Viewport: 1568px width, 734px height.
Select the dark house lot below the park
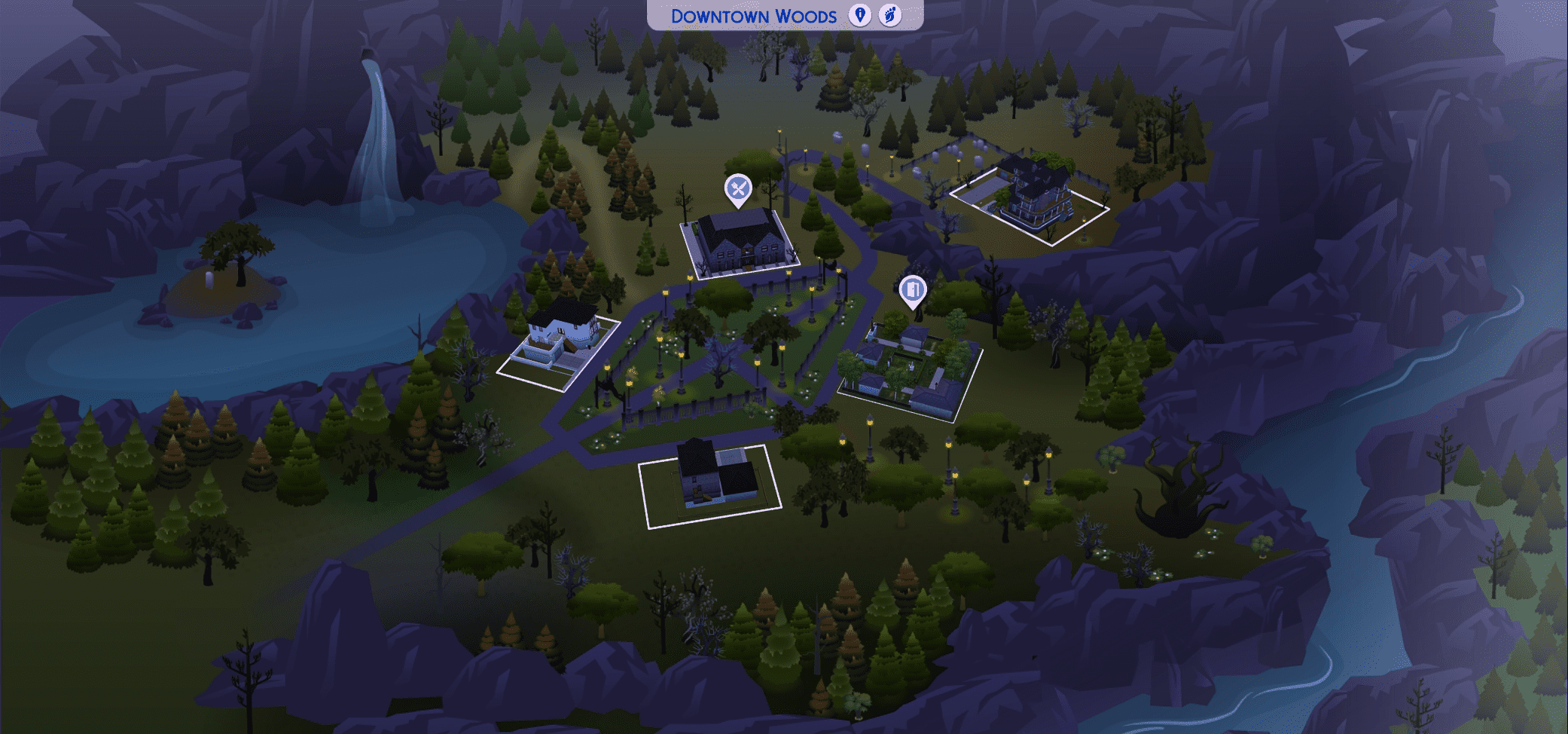click(x=710, y=480)
